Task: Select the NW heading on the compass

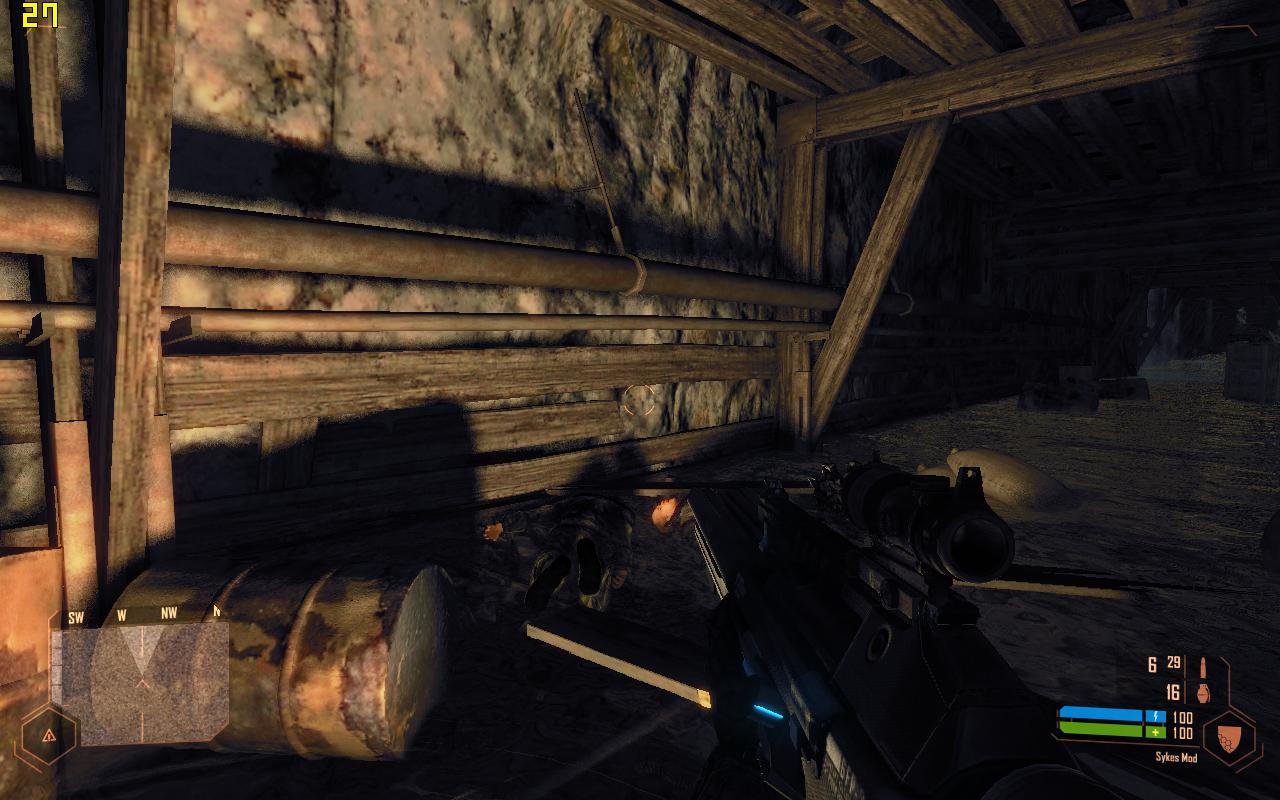Action: coord(169,613)
